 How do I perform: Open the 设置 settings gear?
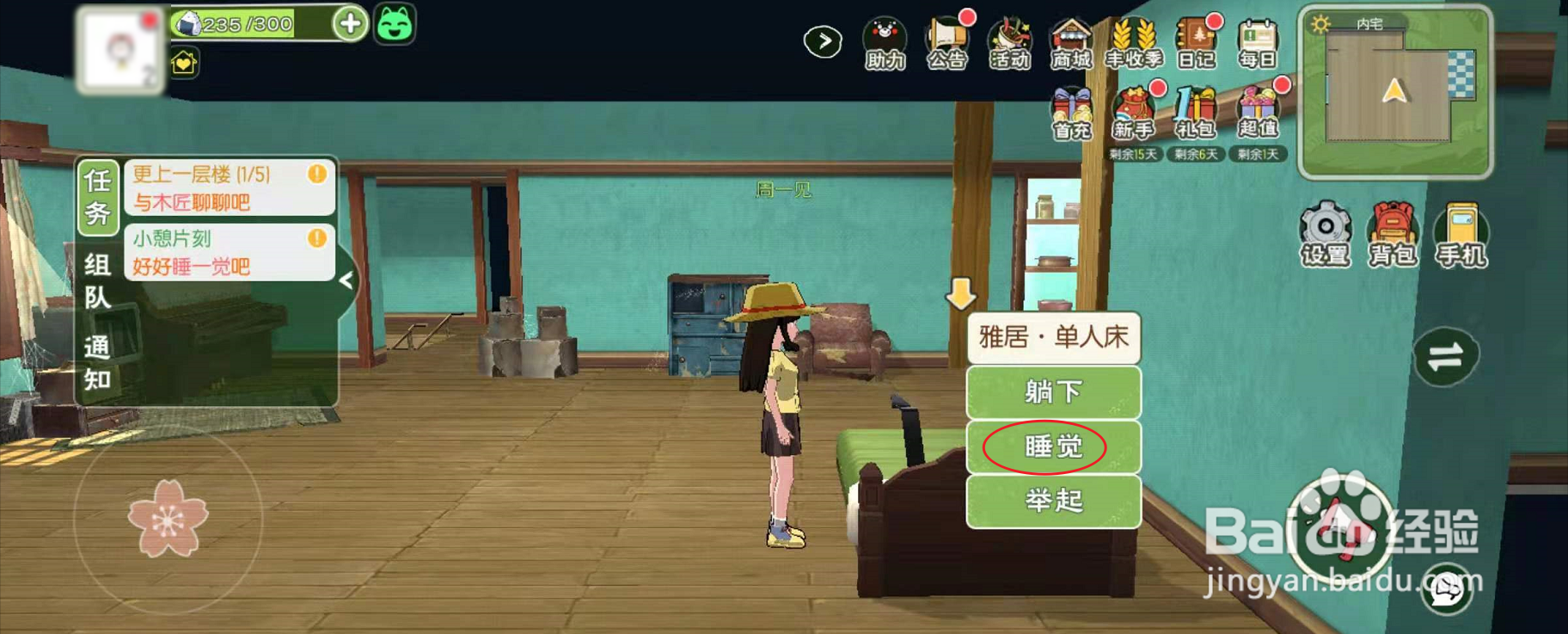tap(1324, 232)
